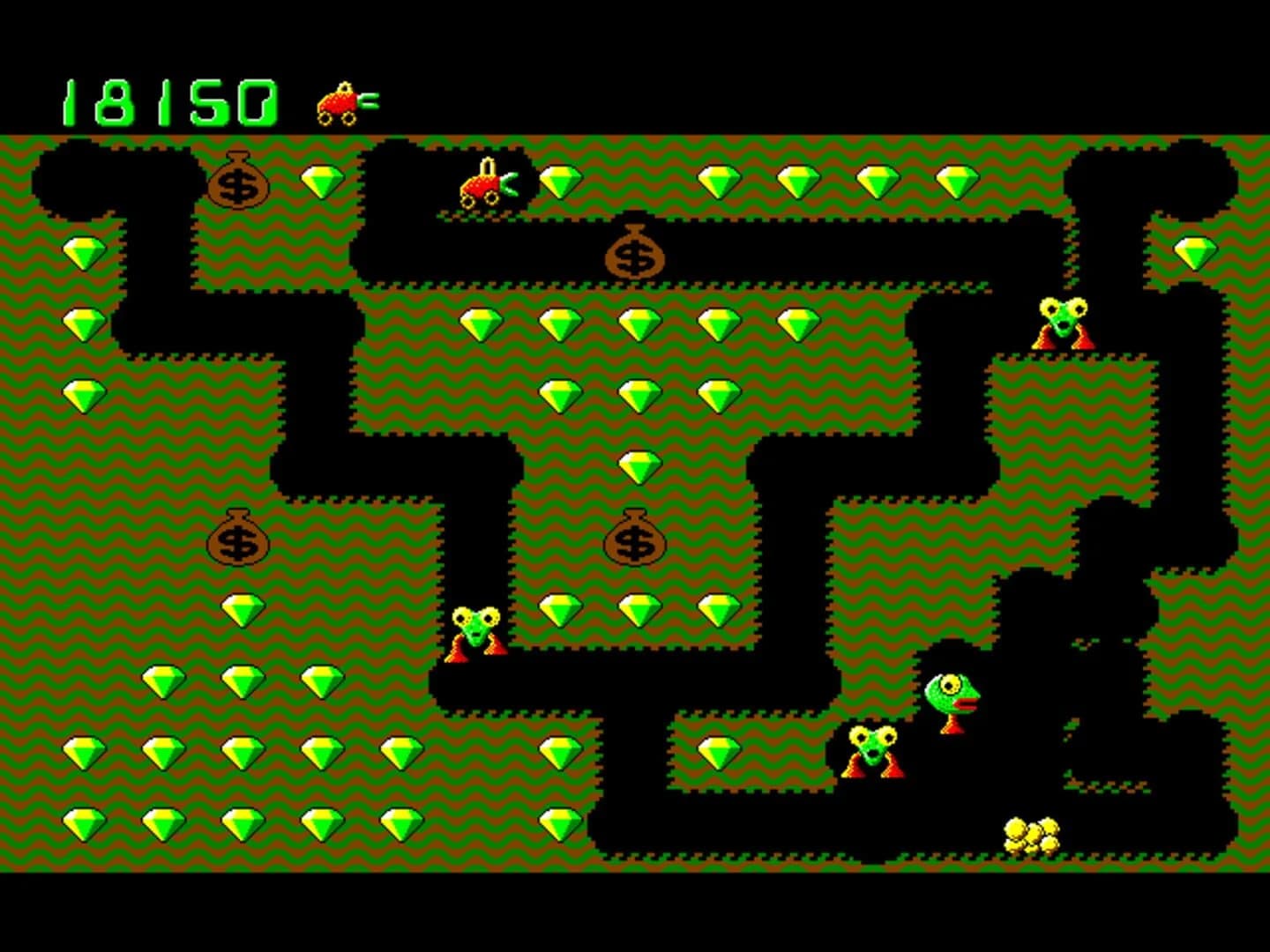Click the Nobbin enemy on the right ledge

coord(1061,324)
